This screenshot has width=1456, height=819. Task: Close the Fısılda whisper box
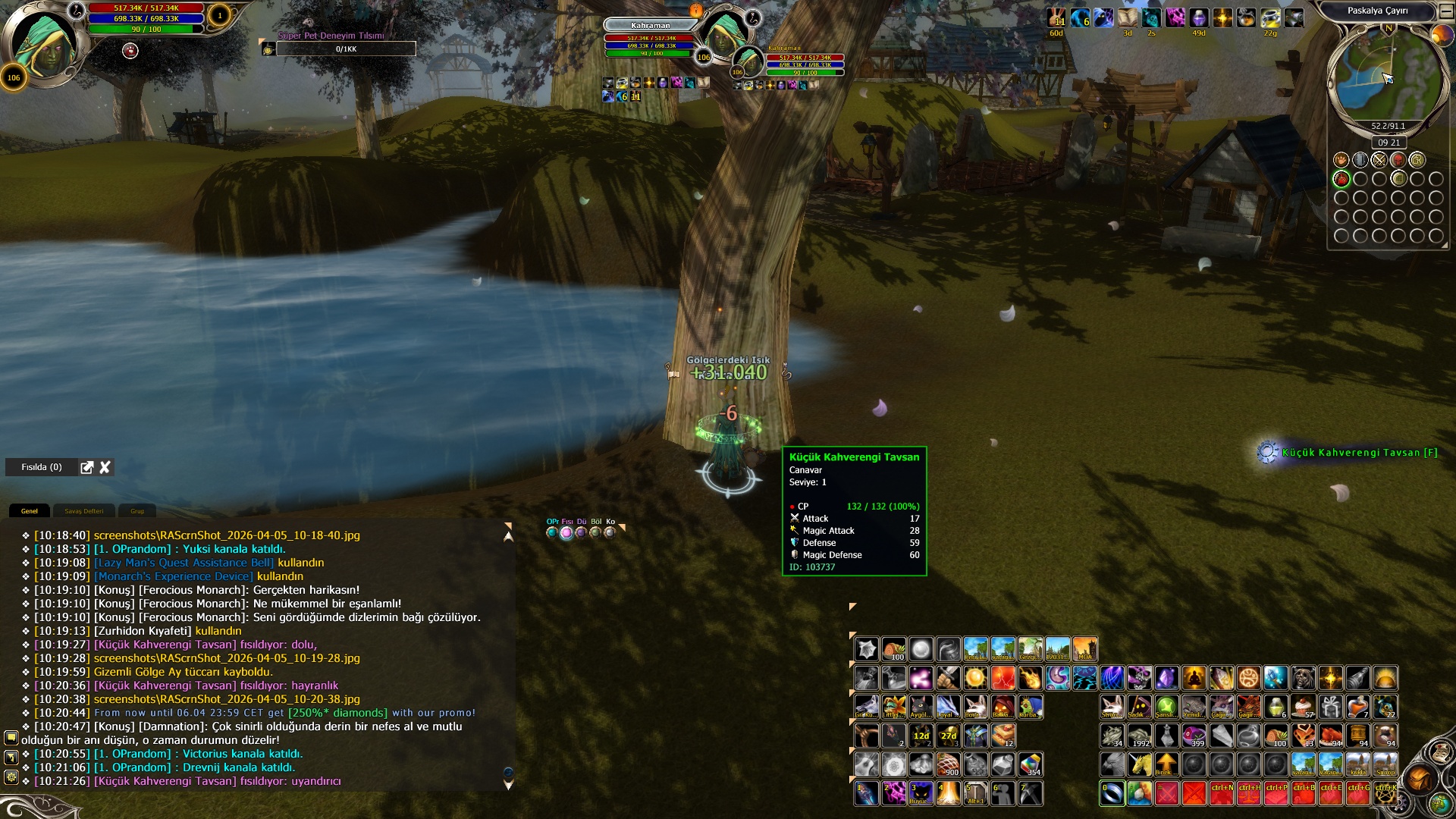105,467
